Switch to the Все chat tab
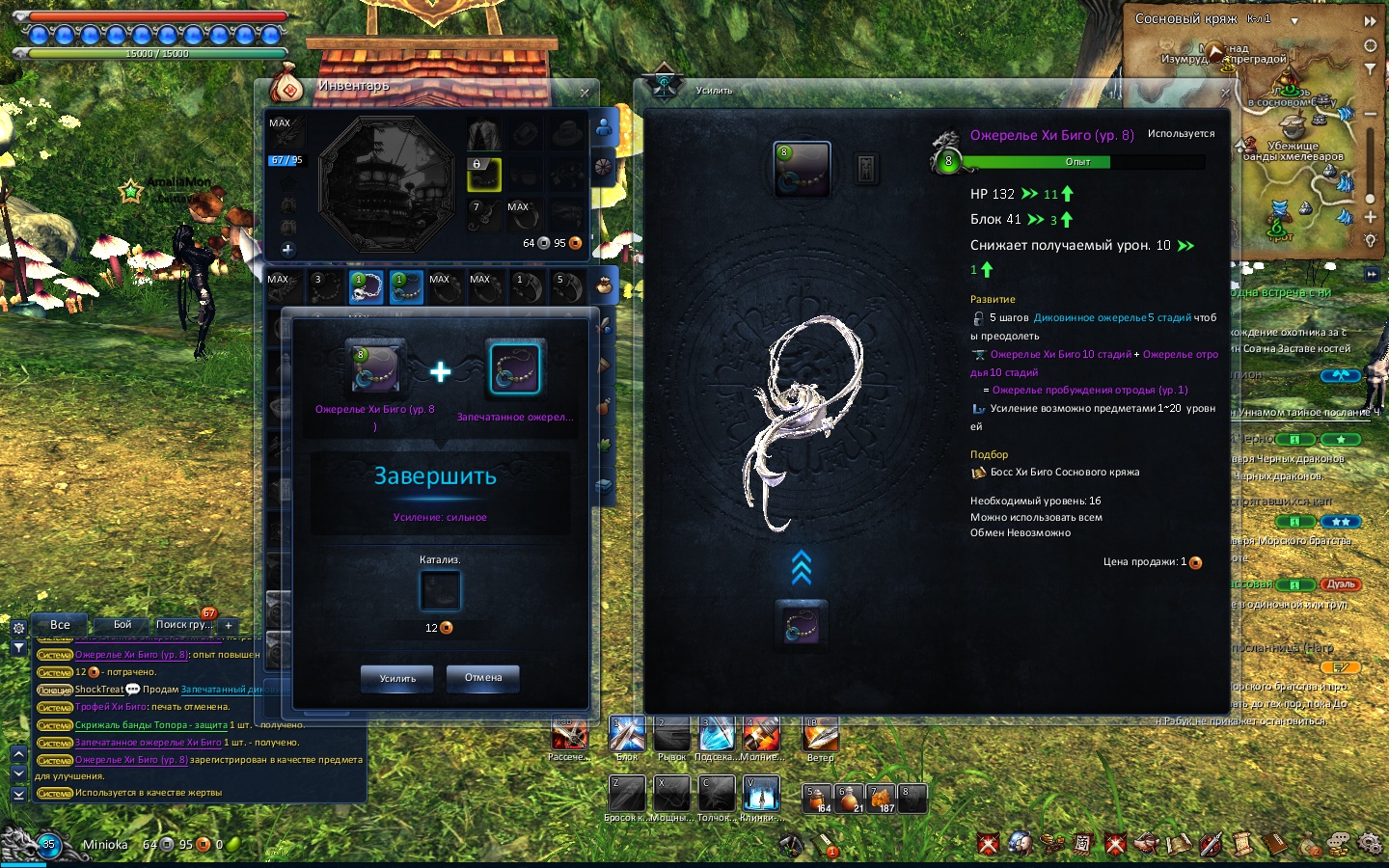This screenshot has width=1389, height=868. click(x=60, y=625)
